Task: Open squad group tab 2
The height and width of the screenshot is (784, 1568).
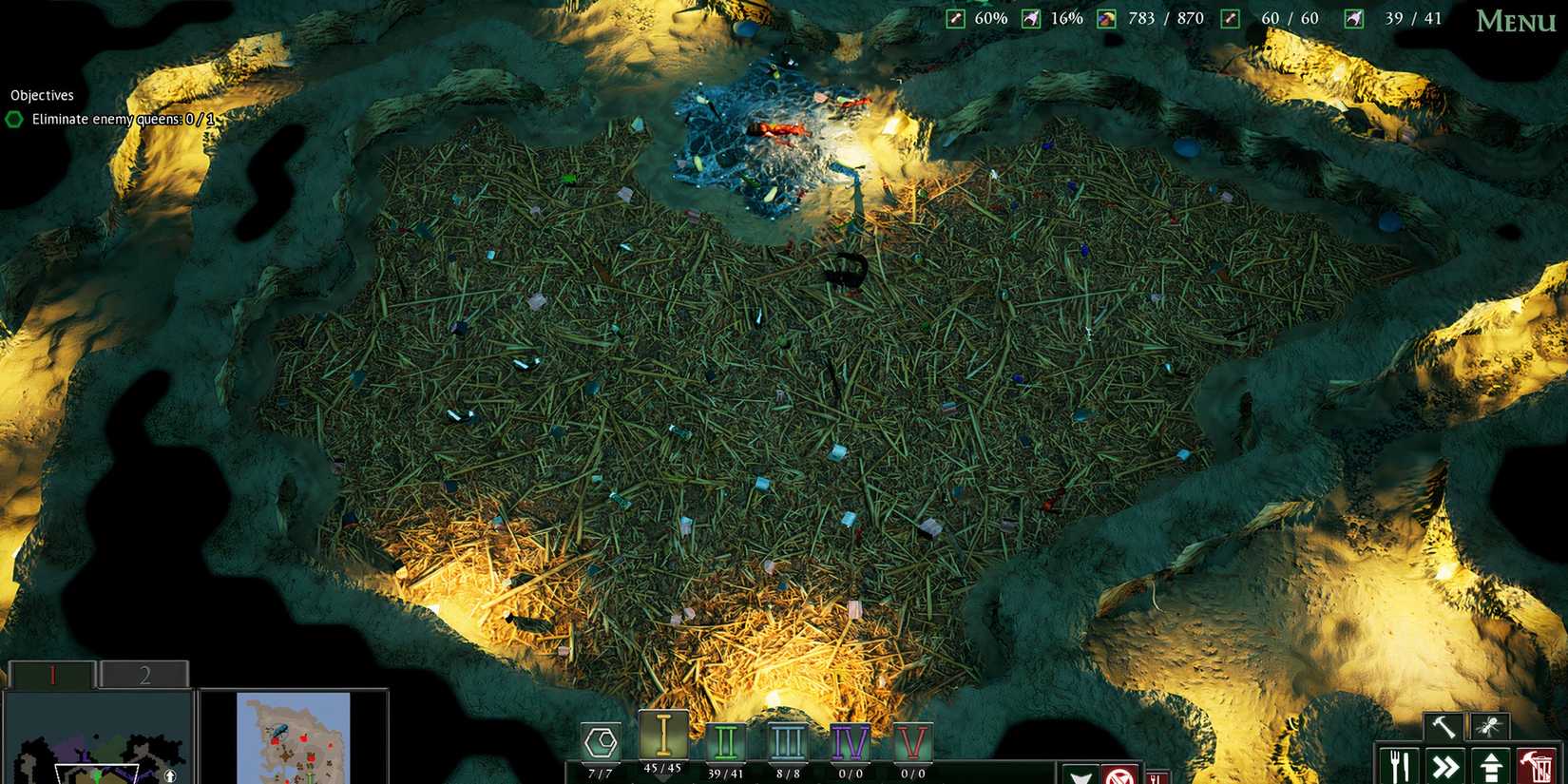Action: 144,675
